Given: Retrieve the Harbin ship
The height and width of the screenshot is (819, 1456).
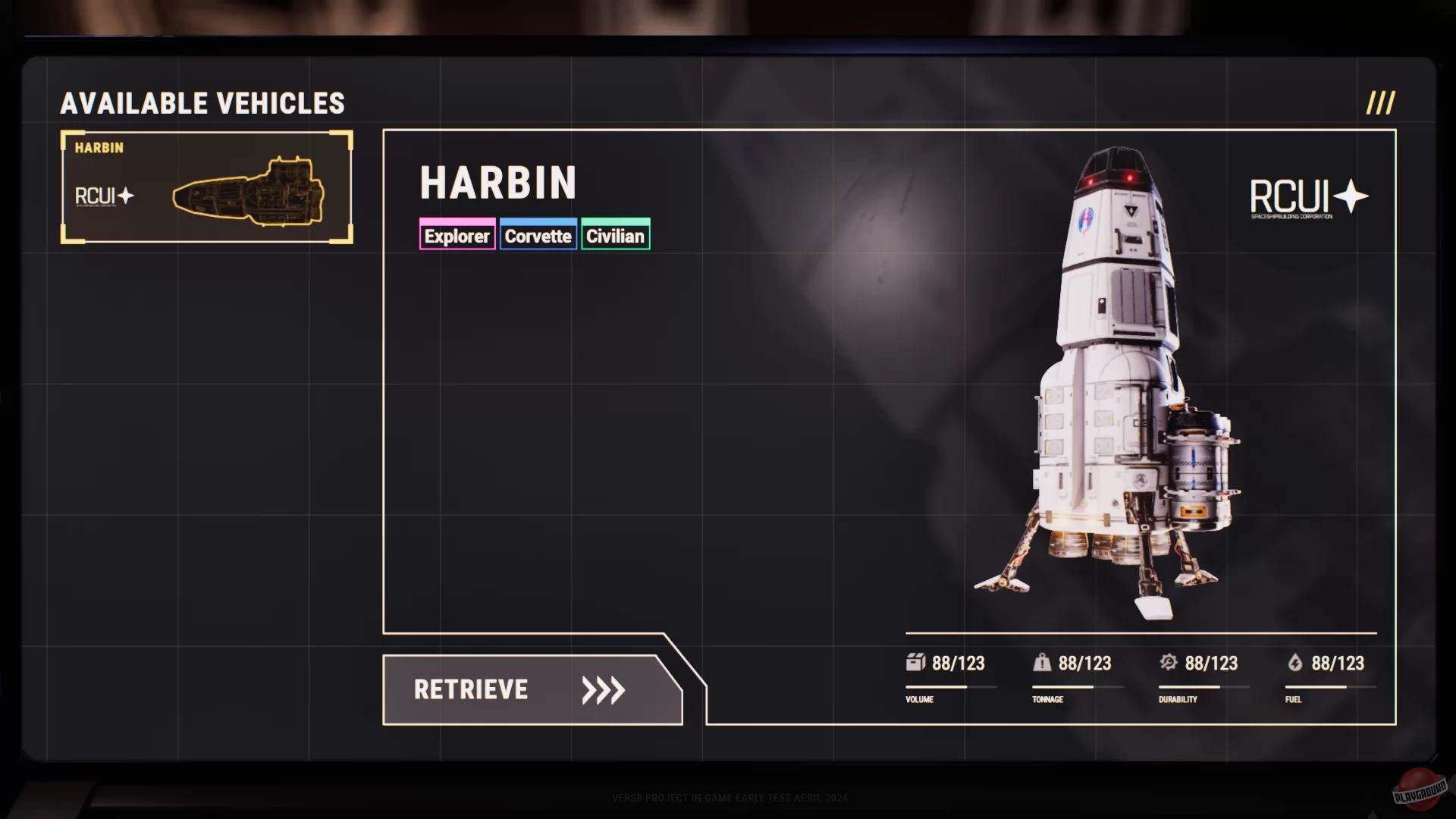Looking at the screenshot, I should pyautogui.click(x=531, y=690).
